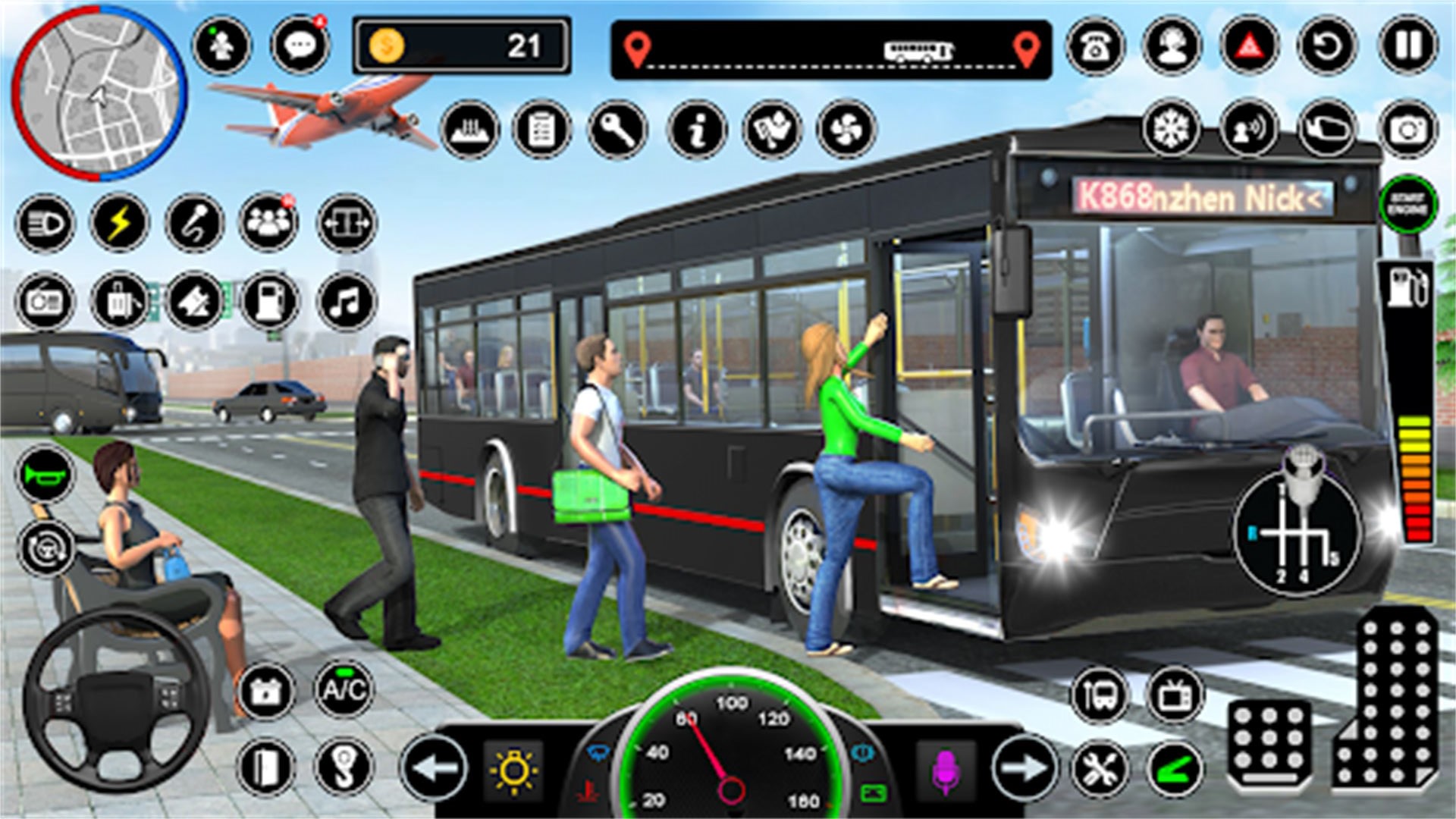The image size is (1456, 819).
Task: Take a screenshot with the camera icon
Action: point(1407,130)
